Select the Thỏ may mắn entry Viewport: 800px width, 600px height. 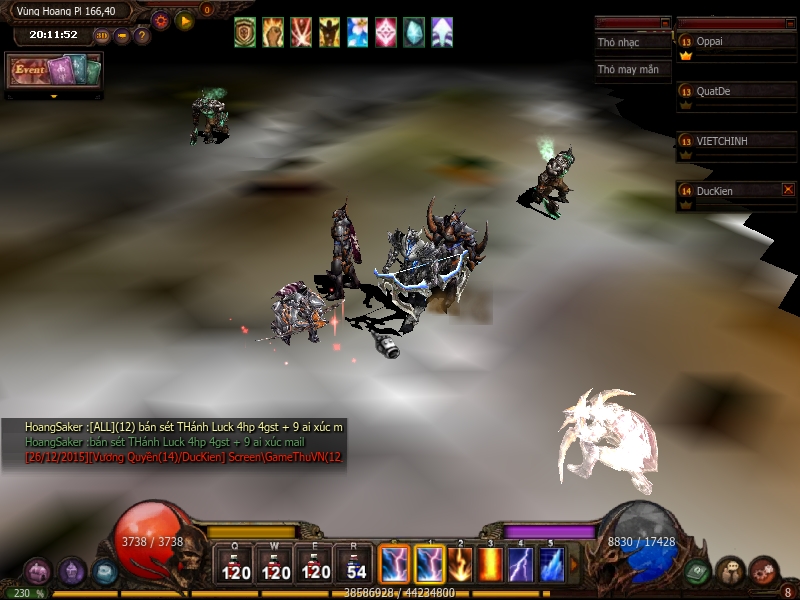click(632, 70)
